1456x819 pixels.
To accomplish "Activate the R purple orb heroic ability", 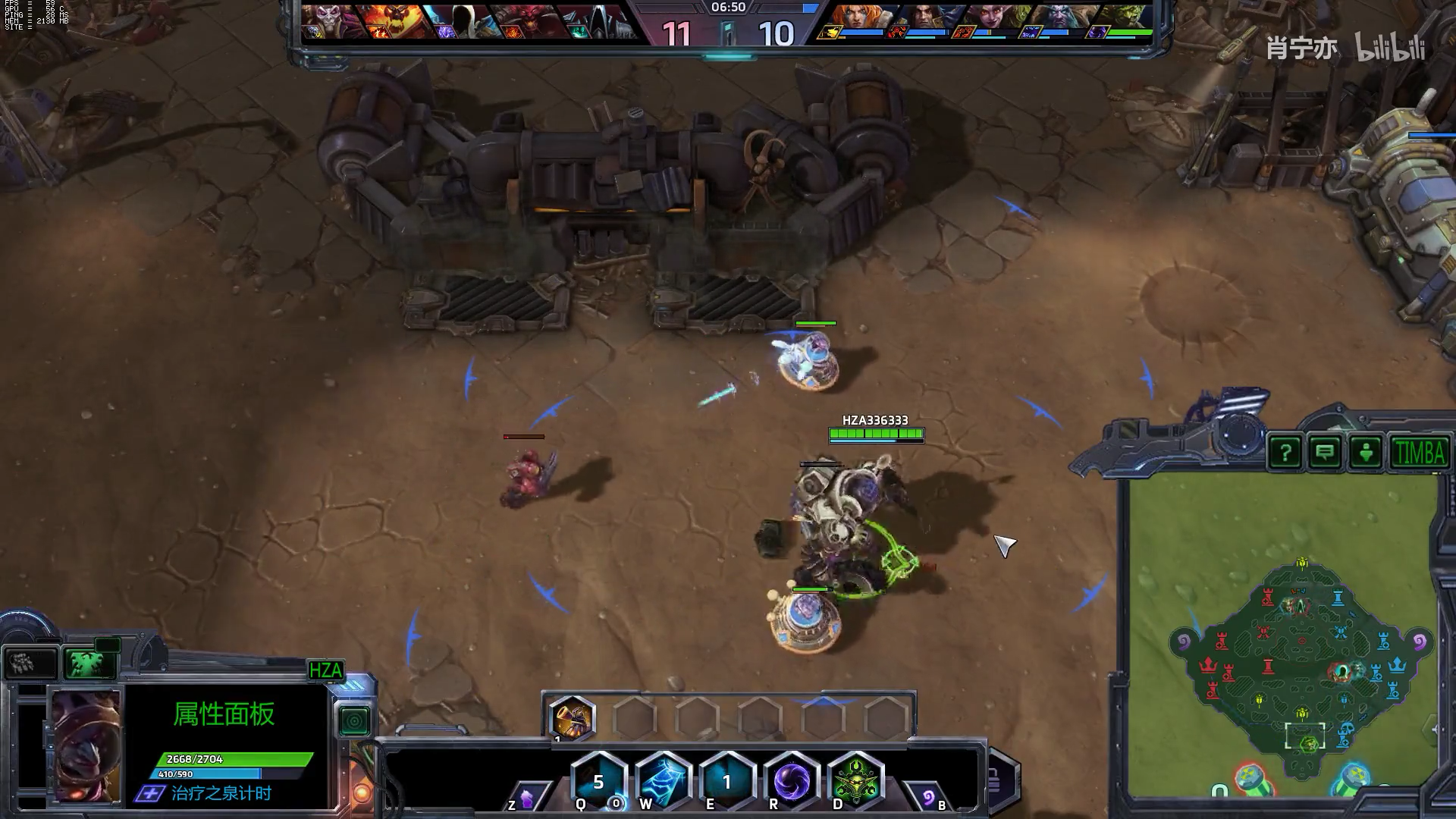I will coord(792,781).
